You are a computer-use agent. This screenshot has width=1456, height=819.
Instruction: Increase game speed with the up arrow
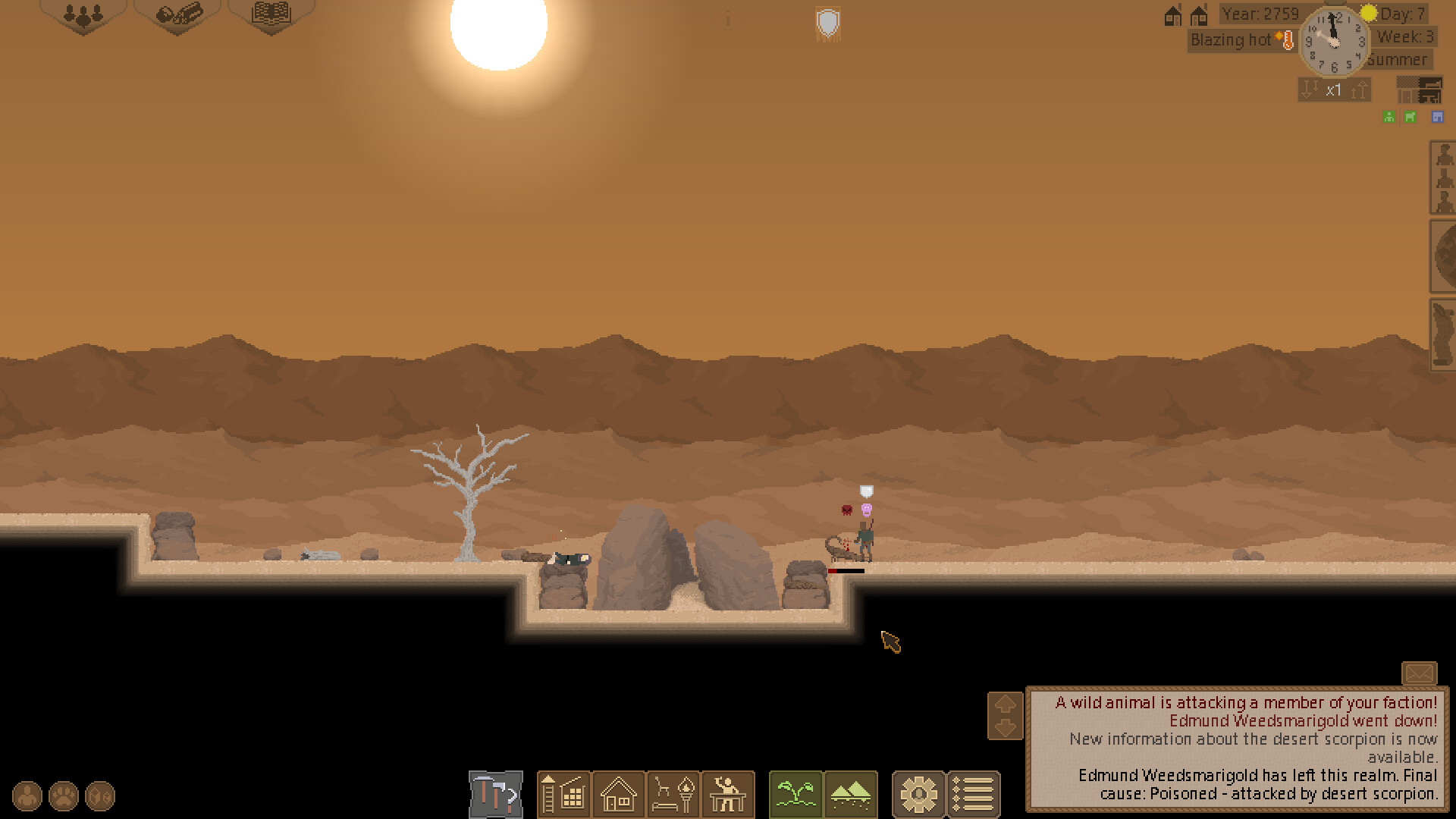1359,89
